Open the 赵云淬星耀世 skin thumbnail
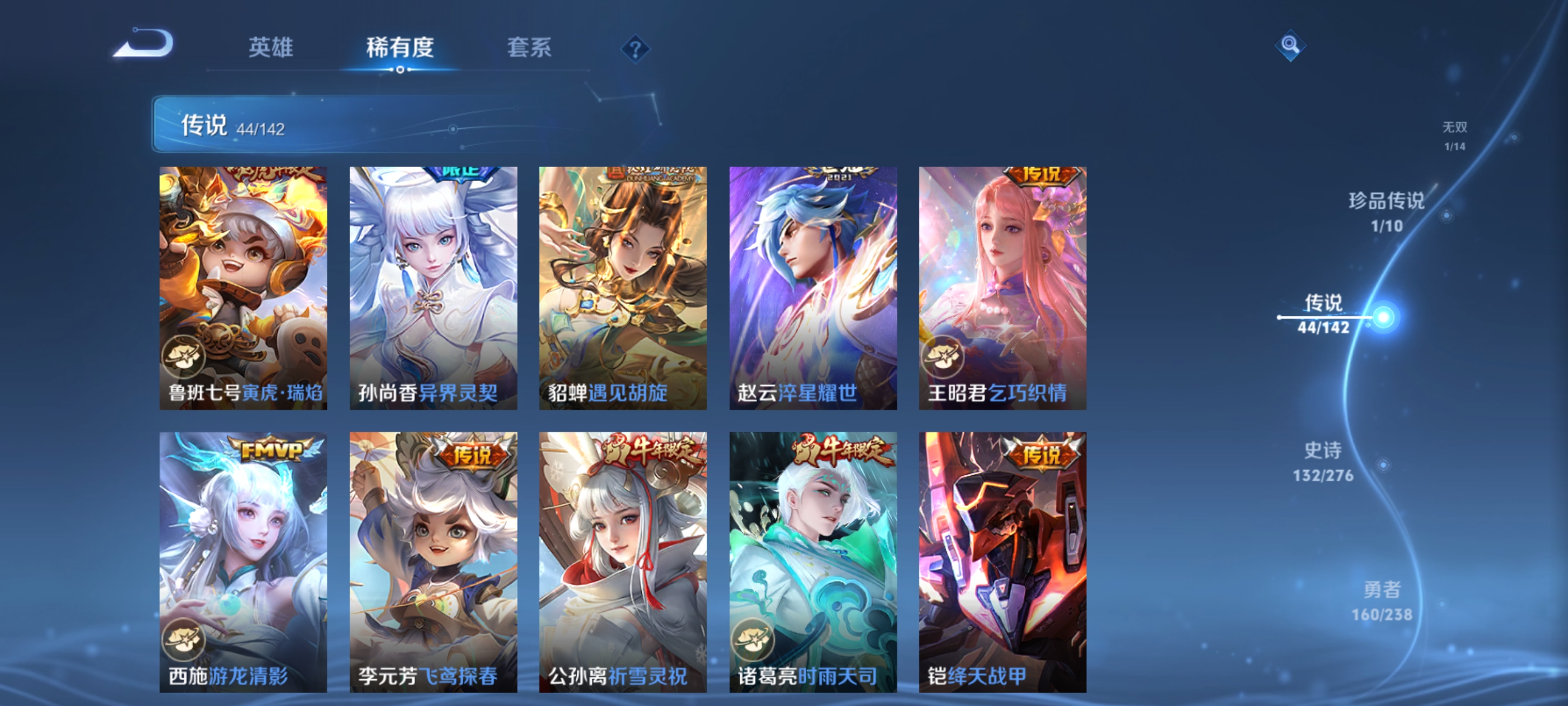 [812, 286]
